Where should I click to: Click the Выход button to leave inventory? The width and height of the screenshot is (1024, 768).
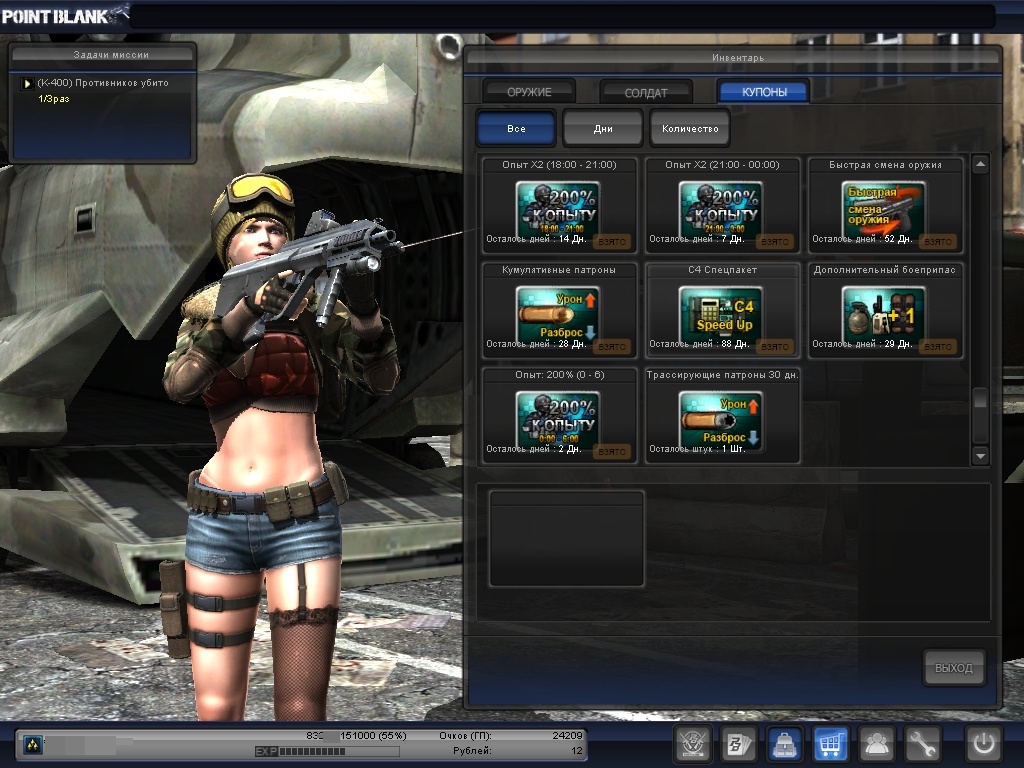point(953,668)
